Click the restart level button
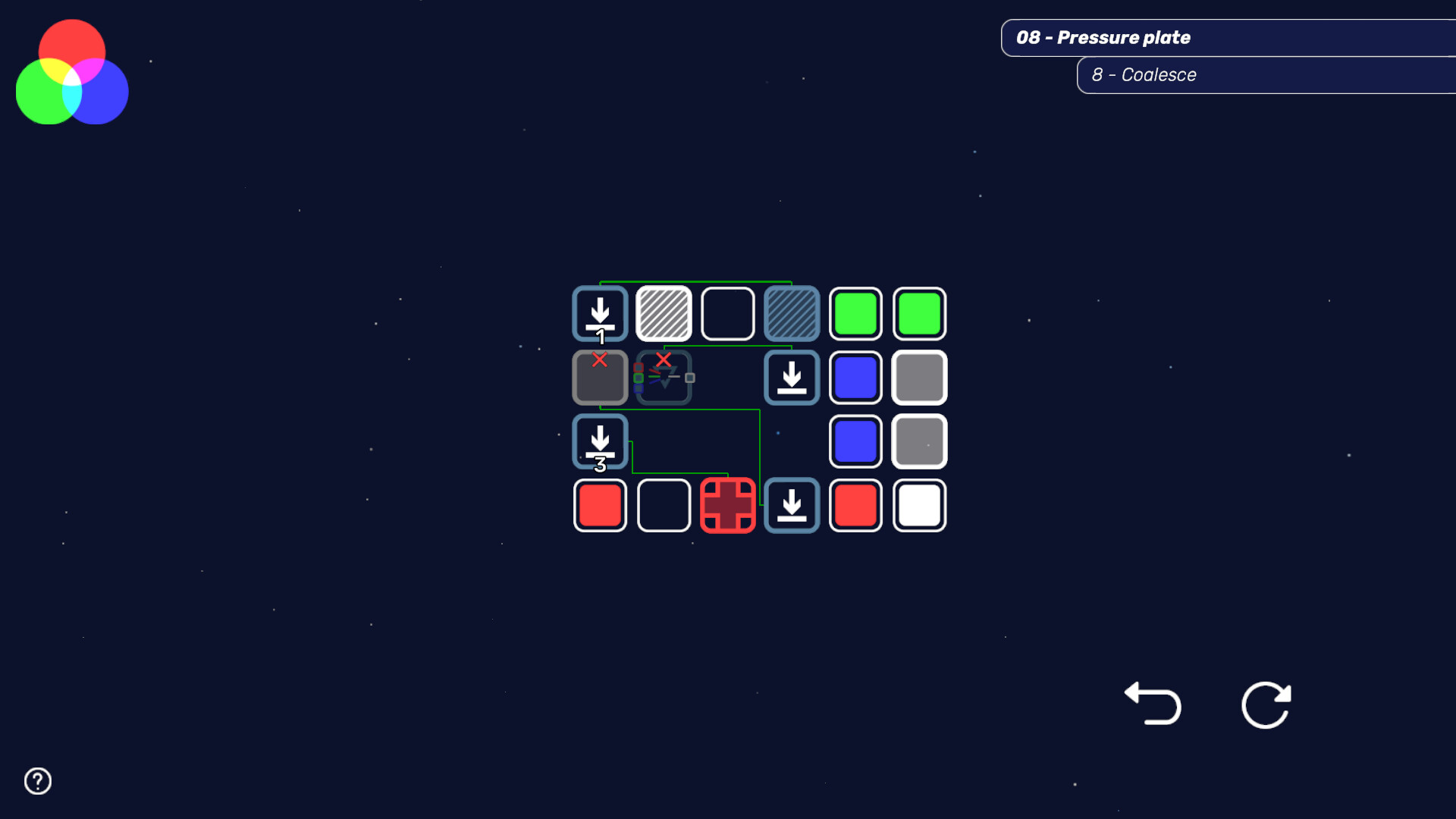This screenshot has width=1456, height=819. 1266,705
